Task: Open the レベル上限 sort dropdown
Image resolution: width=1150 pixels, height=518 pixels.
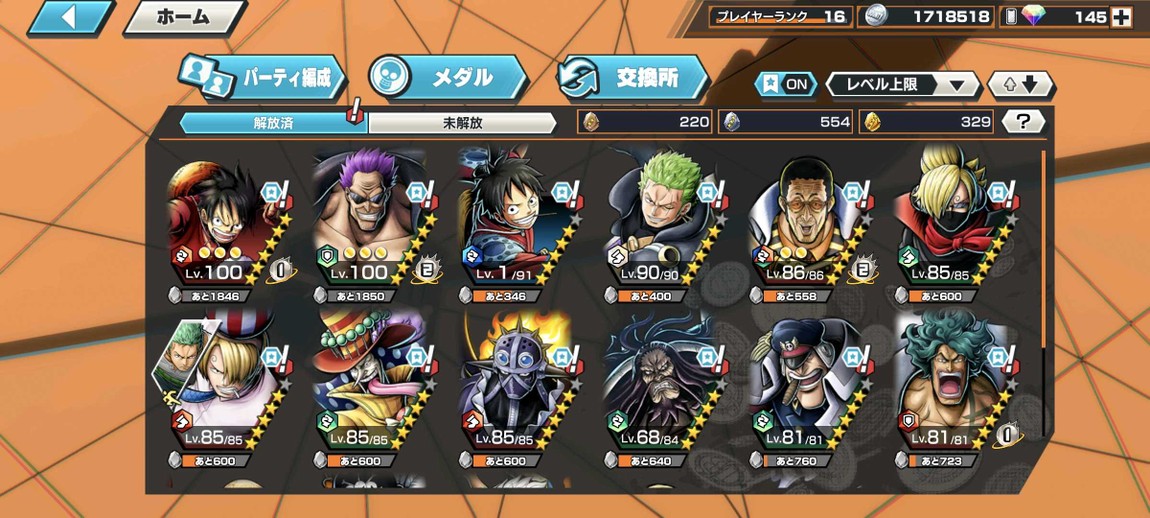Action: point(903,85)
